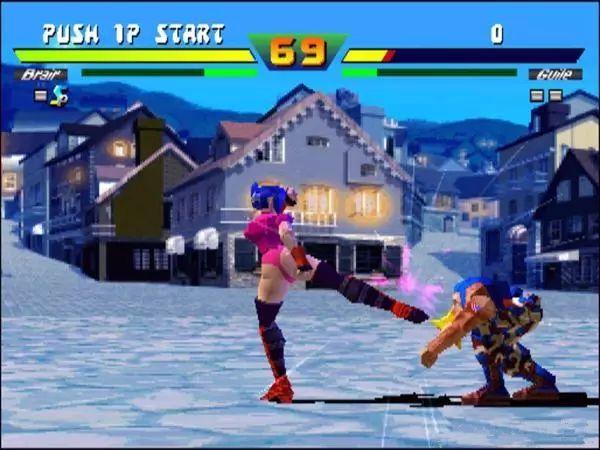Click the Blair name plate
The image size is (600, 450).
click(41, 74)
